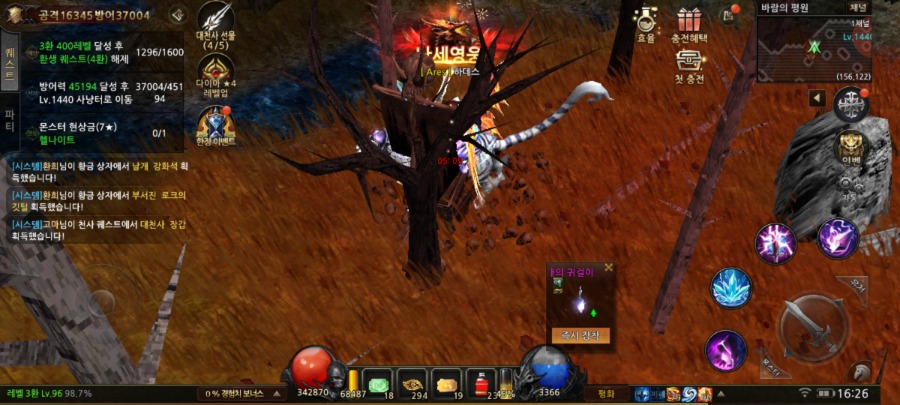This screenshot has width=900, height=405.
Task: Click 즉시 장착 to equip the item
Action: point(580,336)
